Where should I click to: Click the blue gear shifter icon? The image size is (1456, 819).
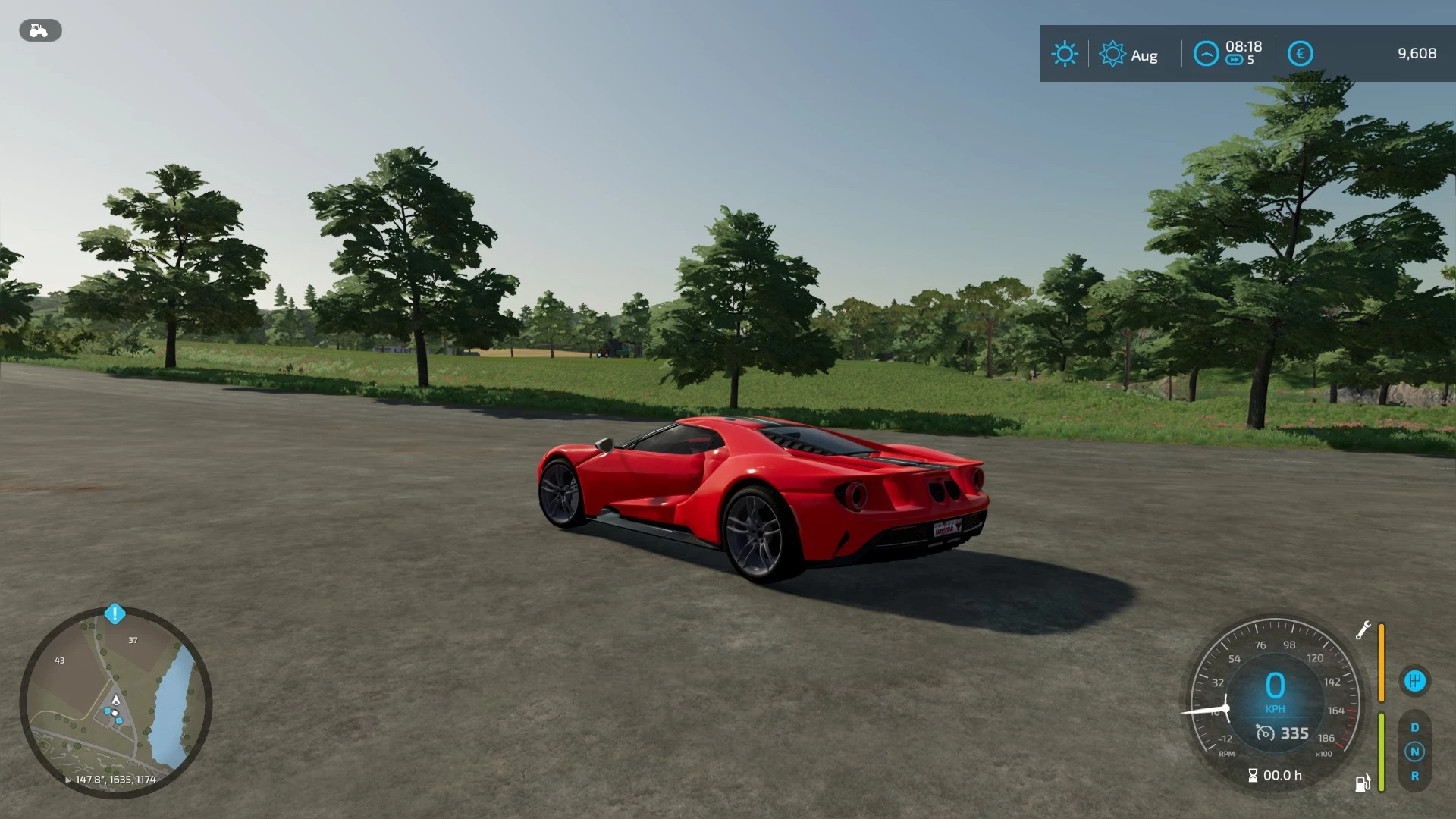pos(1414,680)
